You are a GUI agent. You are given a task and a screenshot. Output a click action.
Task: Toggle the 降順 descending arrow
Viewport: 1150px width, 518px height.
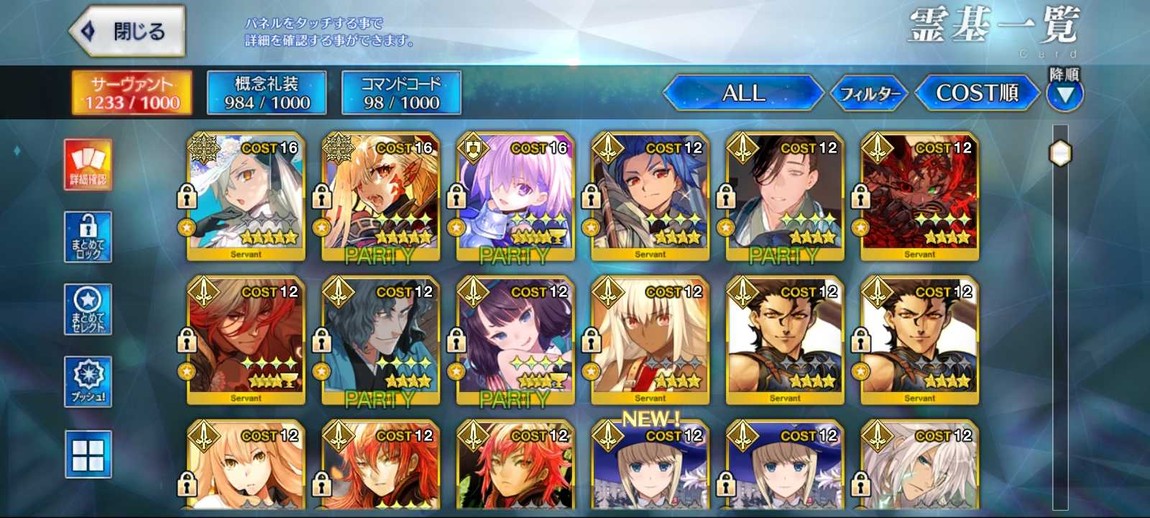1064,95
